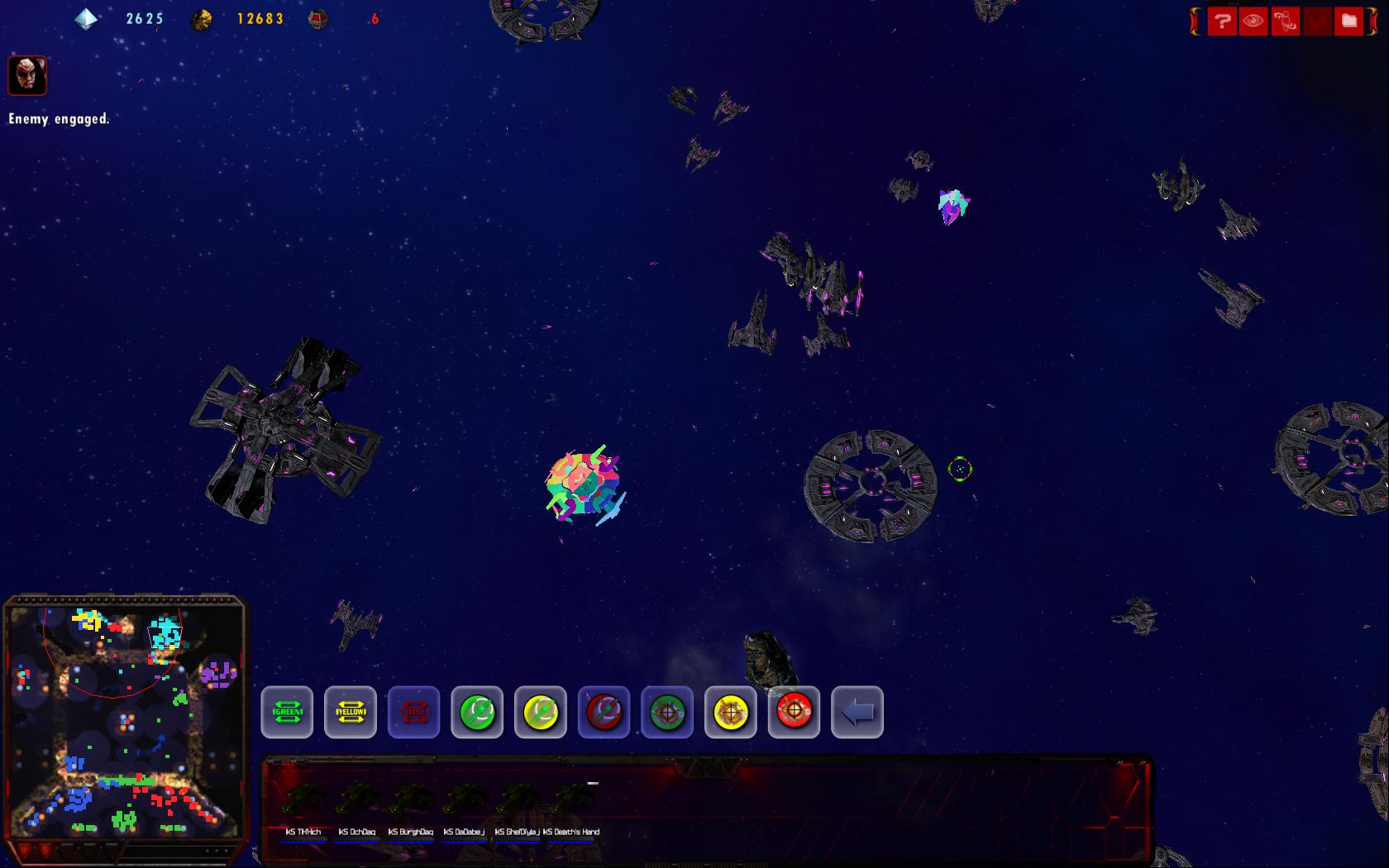Click the minimap tactical display
This screenshot has height=868, width=1389.
(x=126, y=721)
